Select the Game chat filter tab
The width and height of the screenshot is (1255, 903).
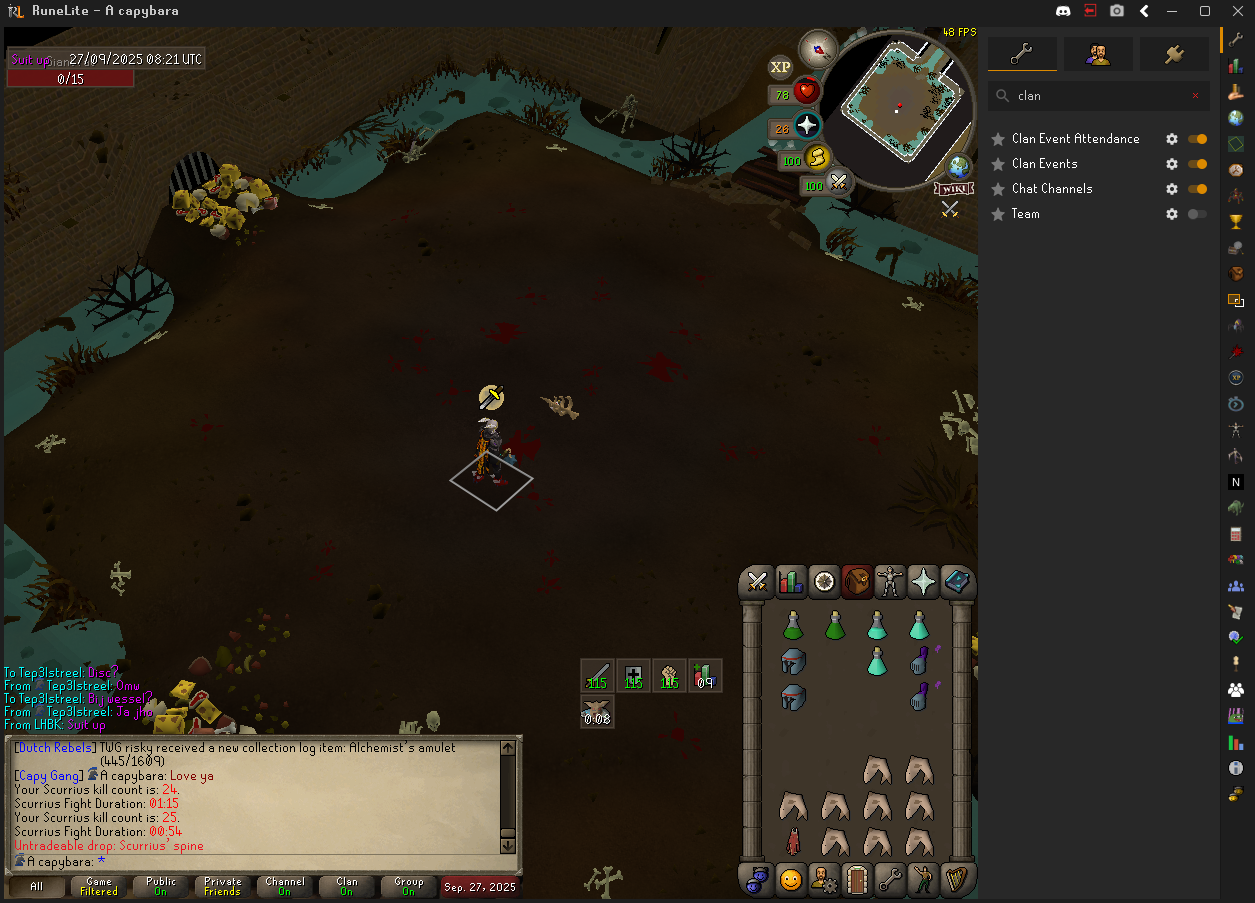[99, 886]
